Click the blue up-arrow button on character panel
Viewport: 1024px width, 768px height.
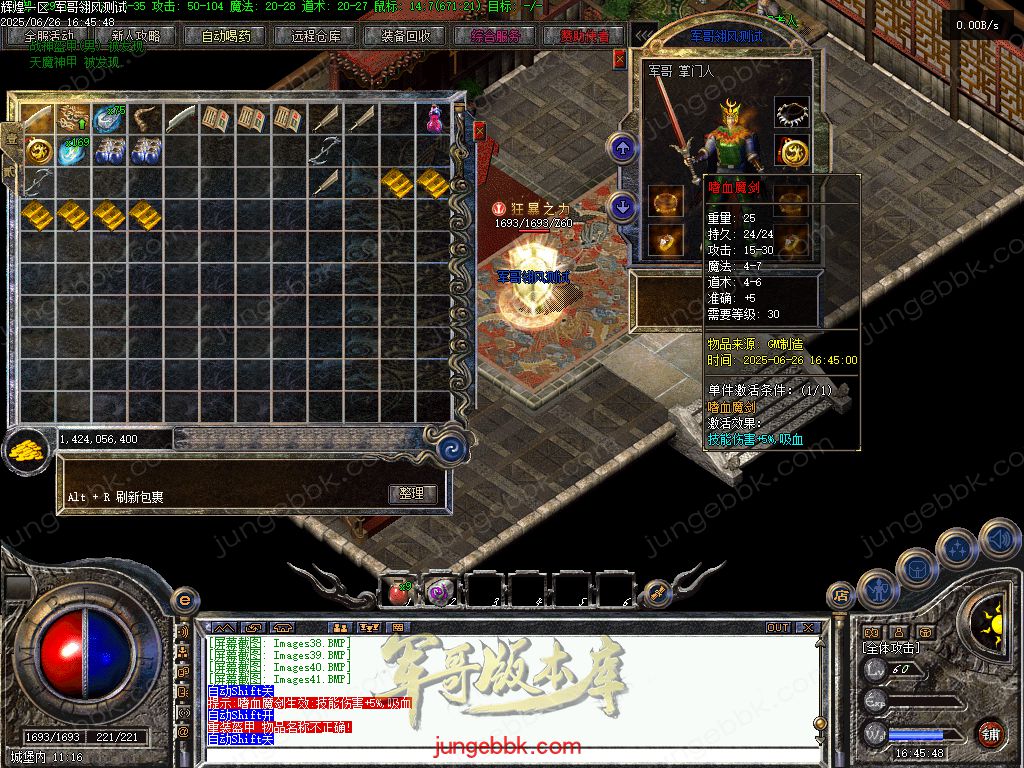623,149
